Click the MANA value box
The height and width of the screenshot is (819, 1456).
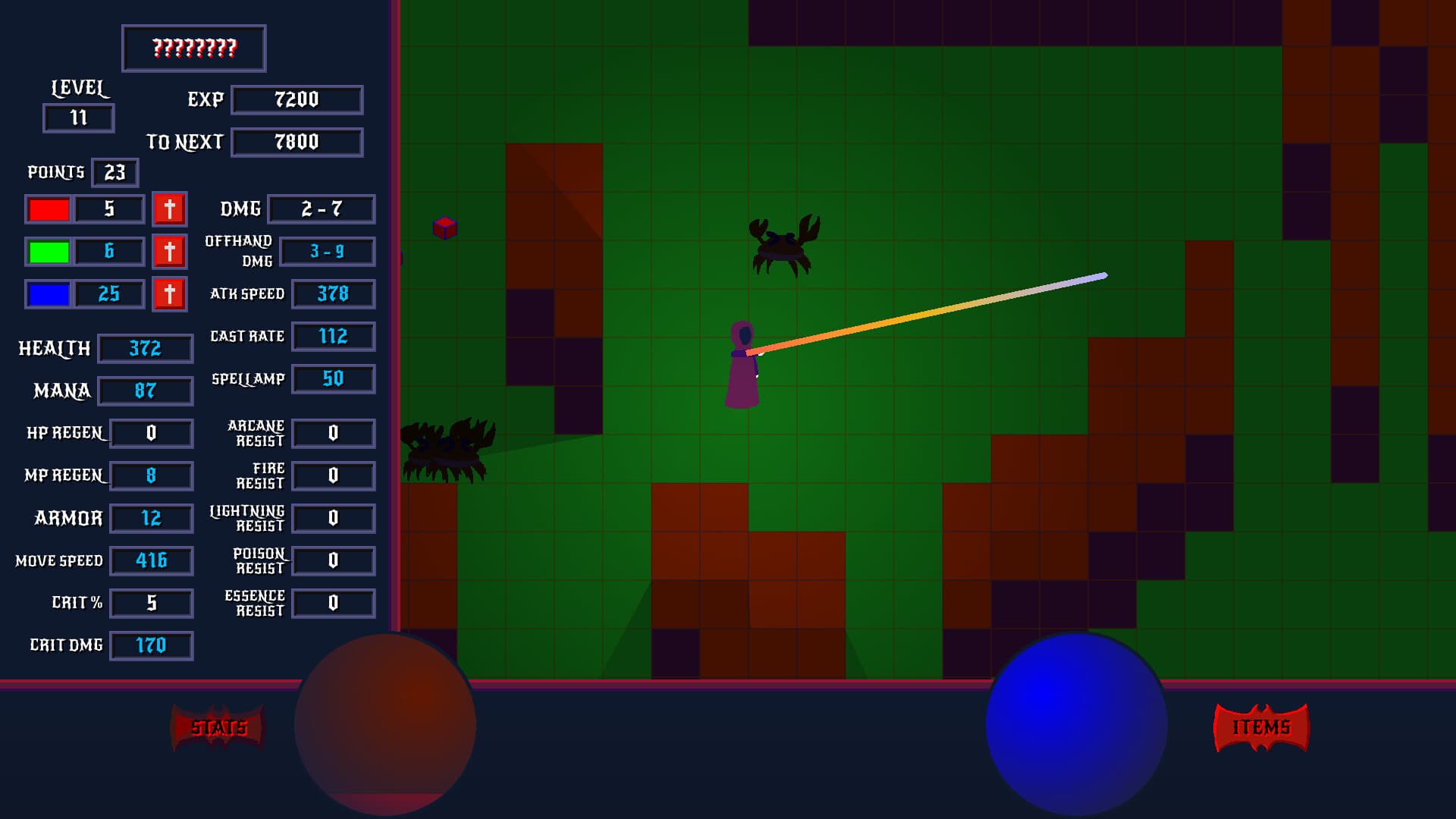tap(145, 391)
